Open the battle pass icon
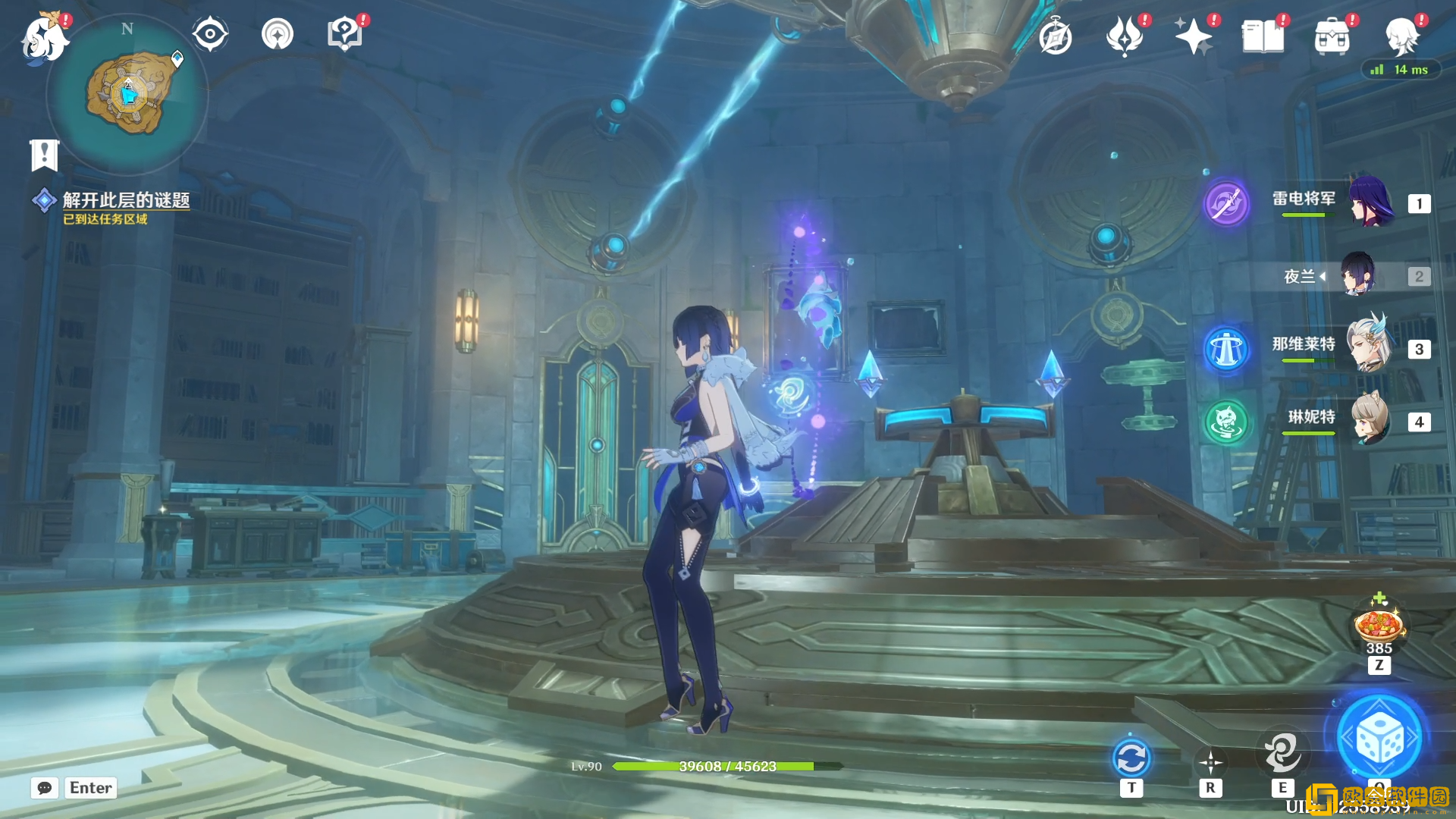 pyautogui.click(x=1125, y=36)
